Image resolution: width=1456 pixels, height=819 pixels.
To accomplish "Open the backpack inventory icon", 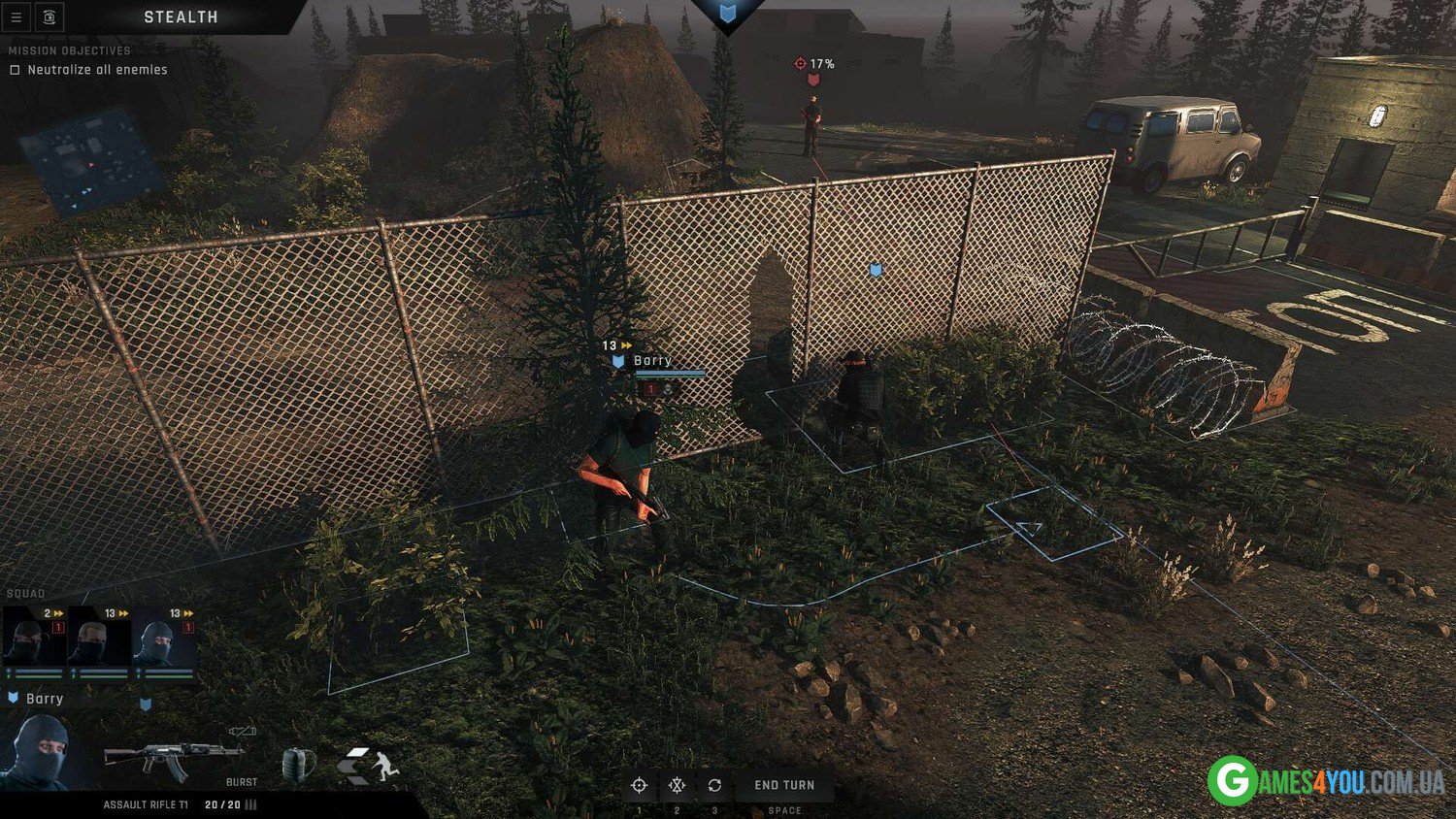I will coord(298,765).
